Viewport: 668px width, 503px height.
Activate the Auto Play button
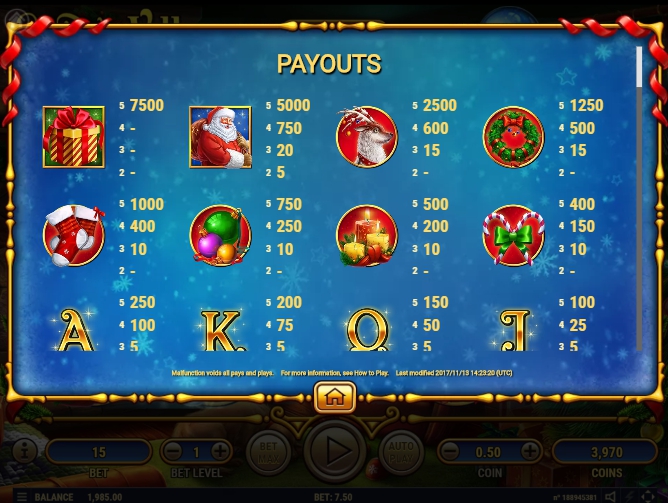(400, 451)
